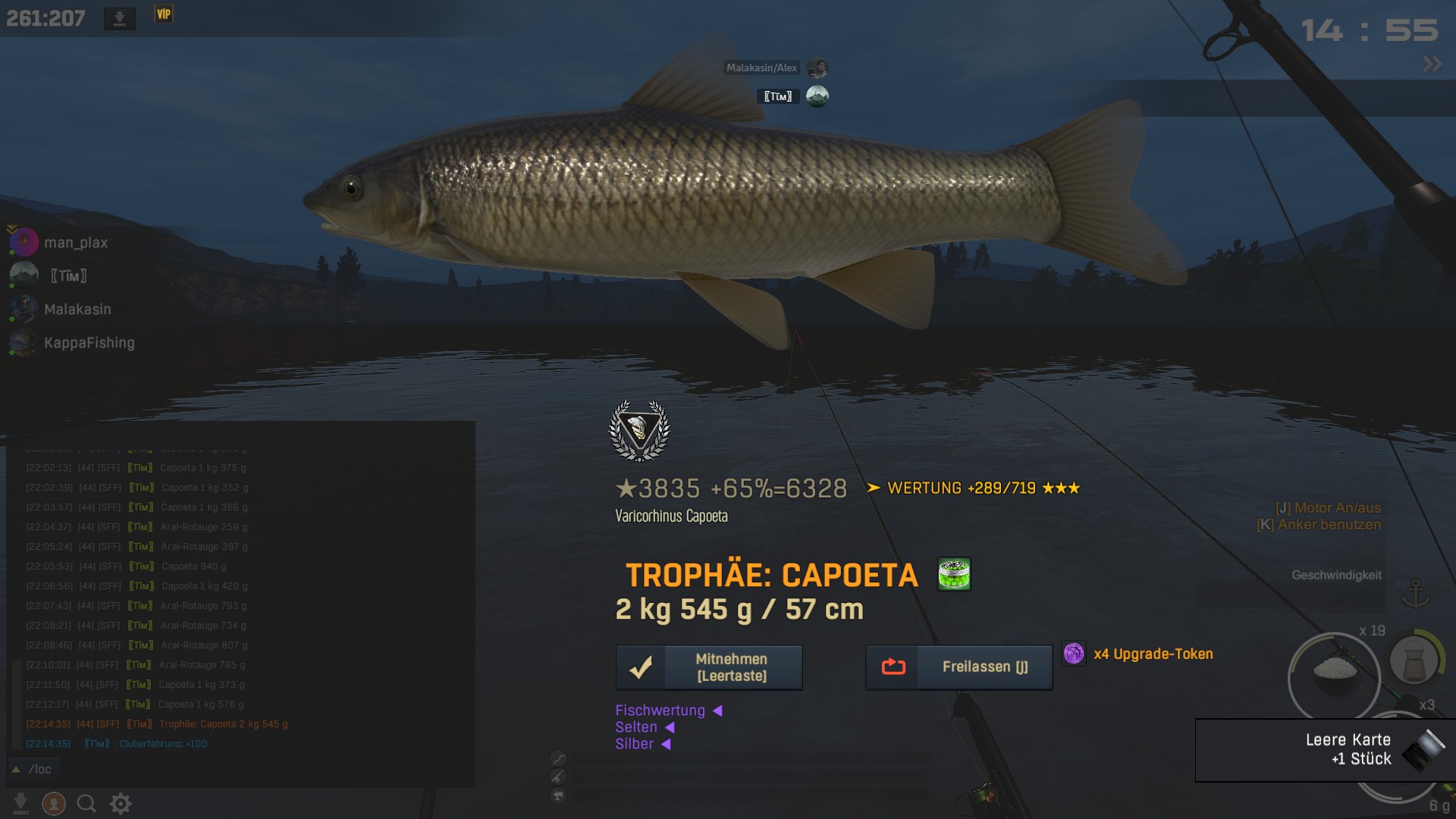Keep the fish with Mitnehmen
This screenshot has height=819, width=1456.
click(709, 667)
